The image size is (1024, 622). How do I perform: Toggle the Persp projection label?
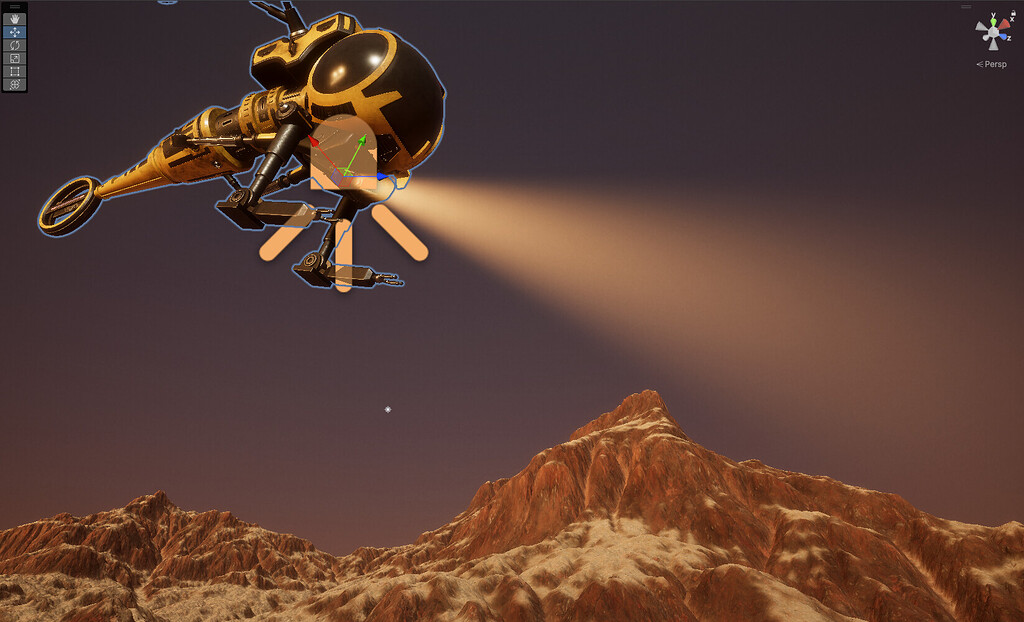click(992, 64)
